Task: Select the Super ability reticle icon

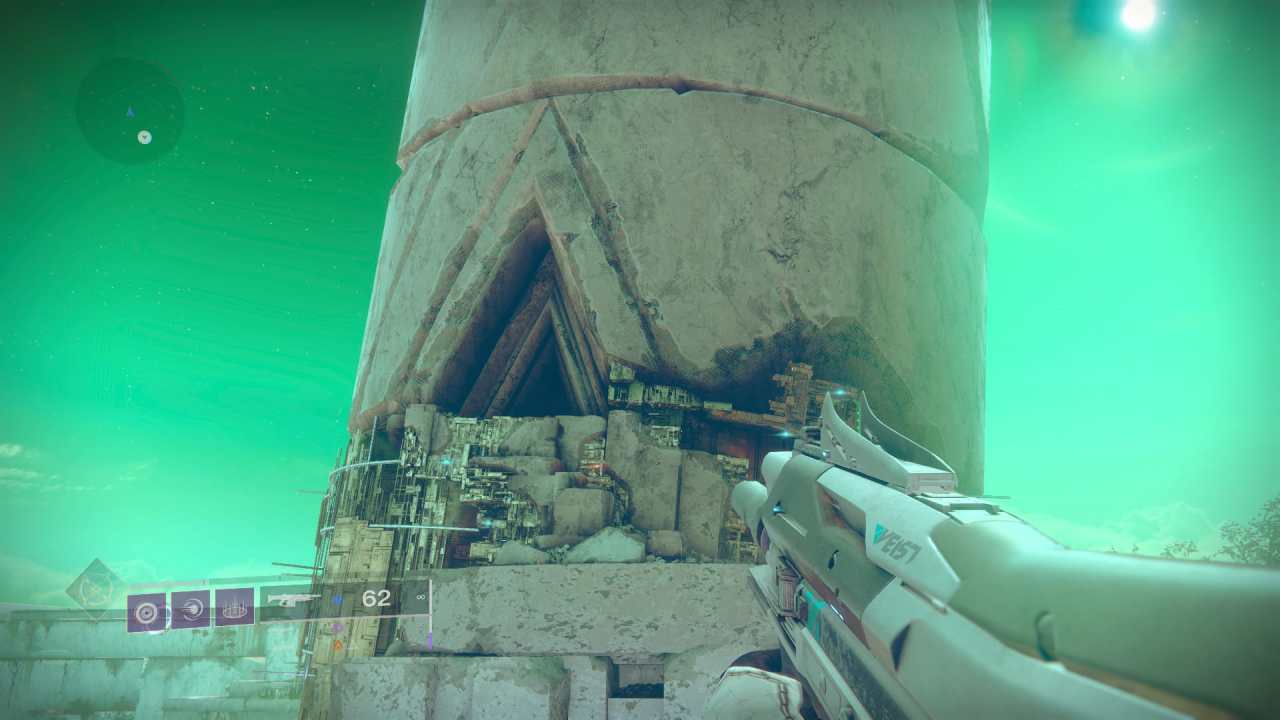Action: (x=146, y=610)
